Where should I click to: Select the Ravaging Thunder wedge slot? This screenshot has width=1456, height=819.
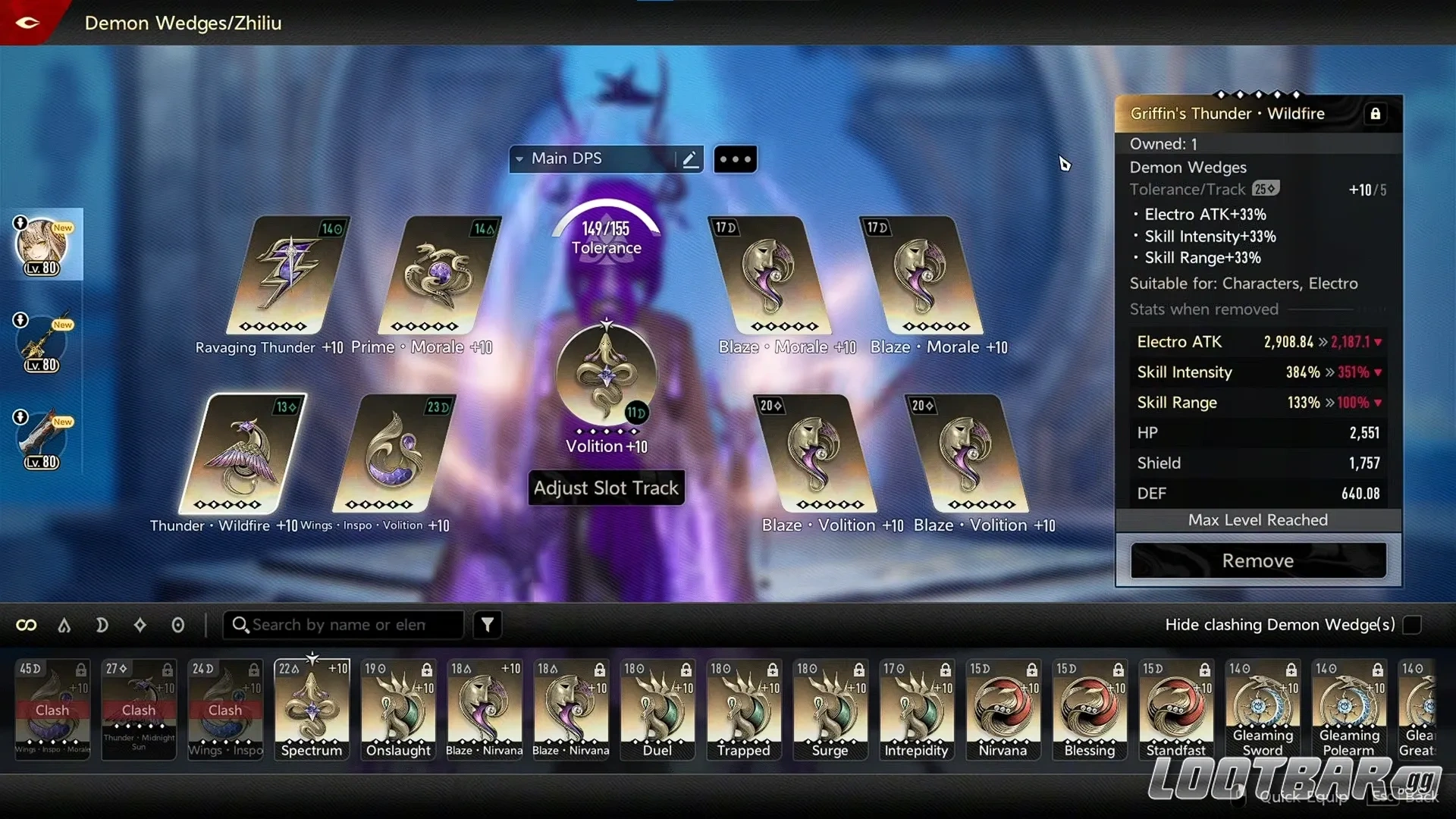coord(289,276)
